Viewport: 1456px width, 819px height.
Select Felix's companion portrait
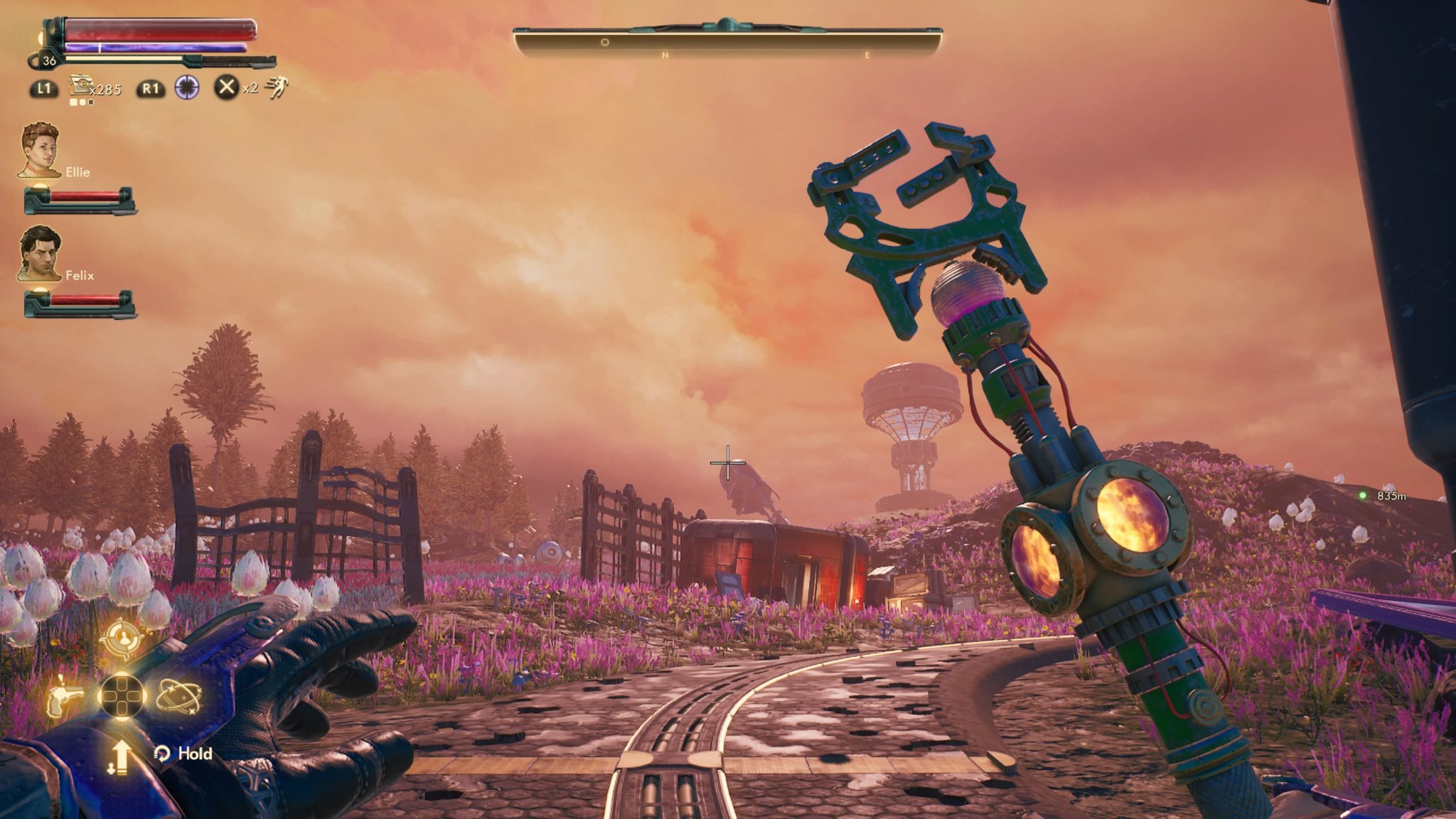(x=40, y=253)
